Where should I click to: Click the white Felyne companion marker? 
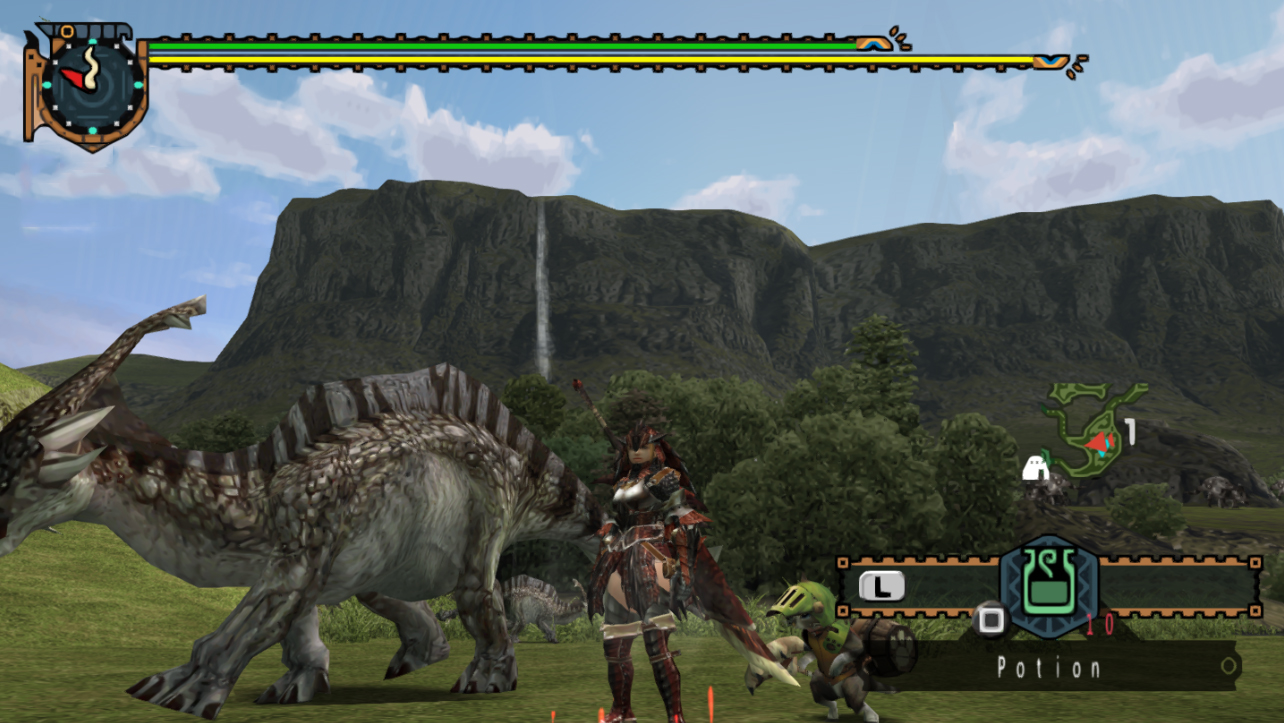[x=1035, y=467]
